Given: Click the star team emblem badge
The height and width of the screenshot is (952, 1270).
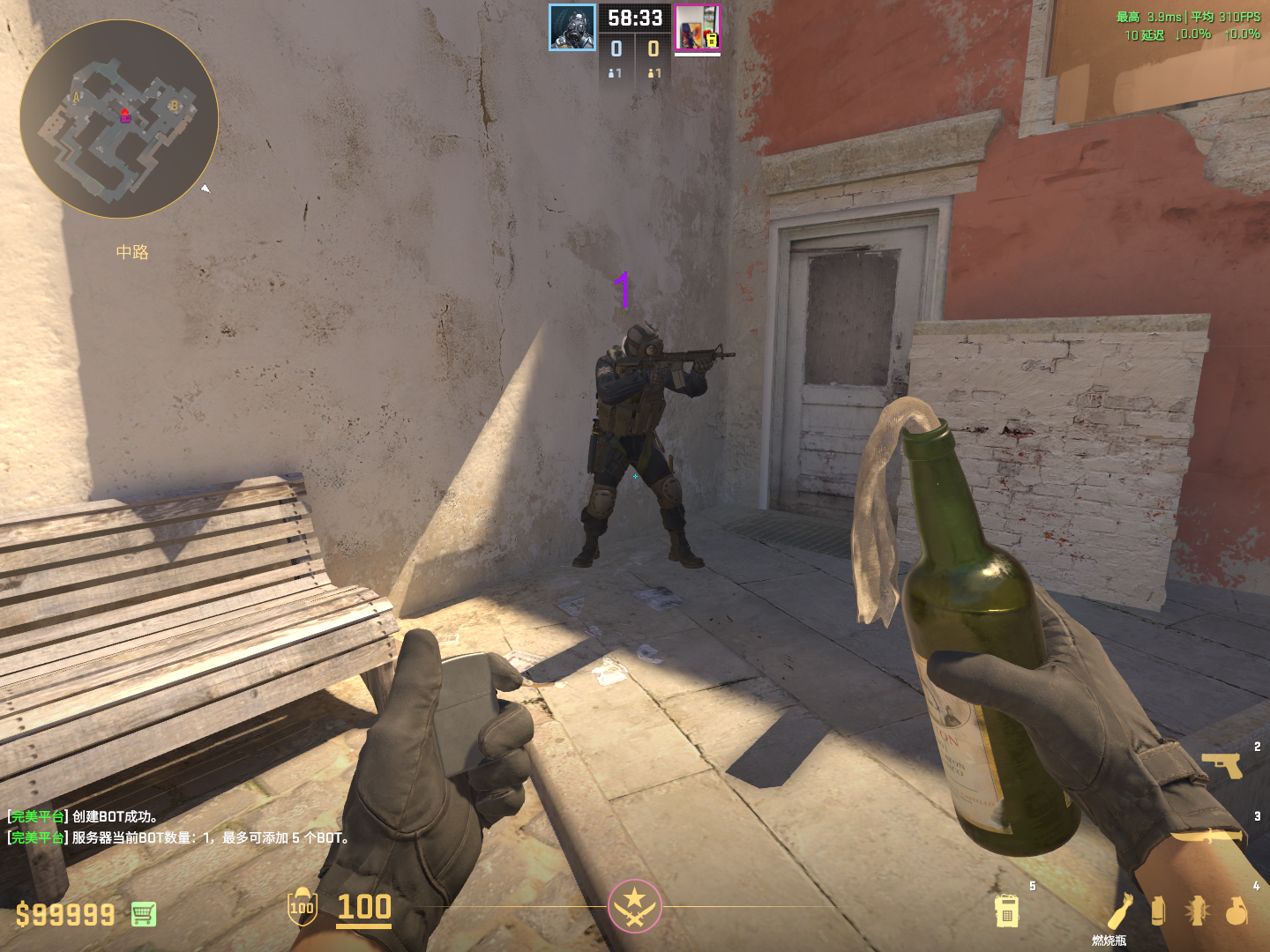Looking at the screenshot, I should click(634, 906).
